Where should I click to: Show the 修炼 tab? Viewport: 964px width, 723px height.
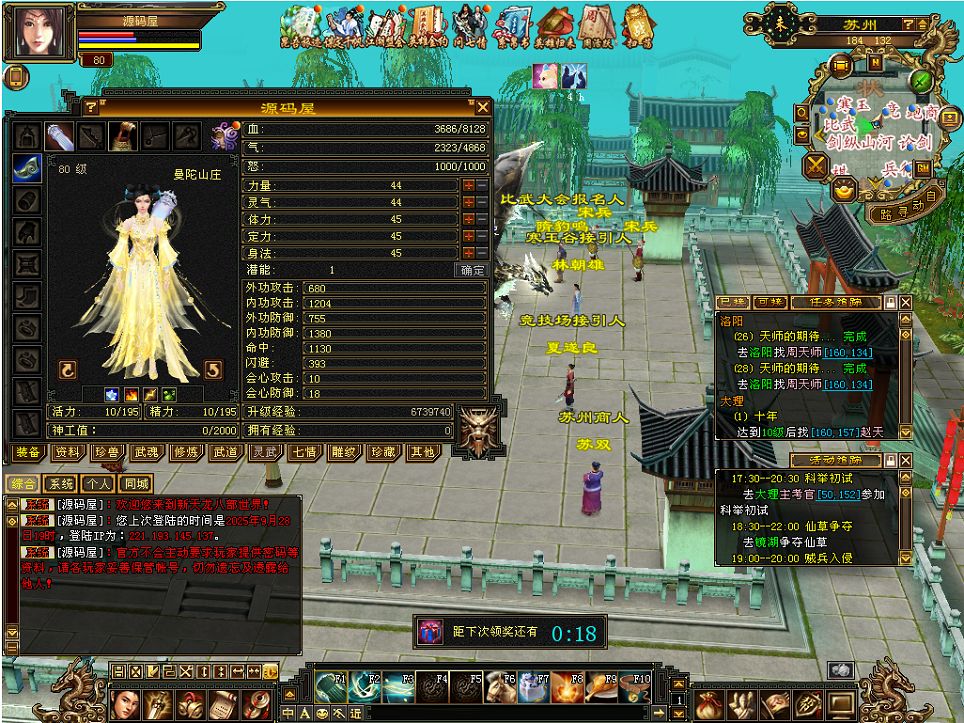[x=186, y=452]
